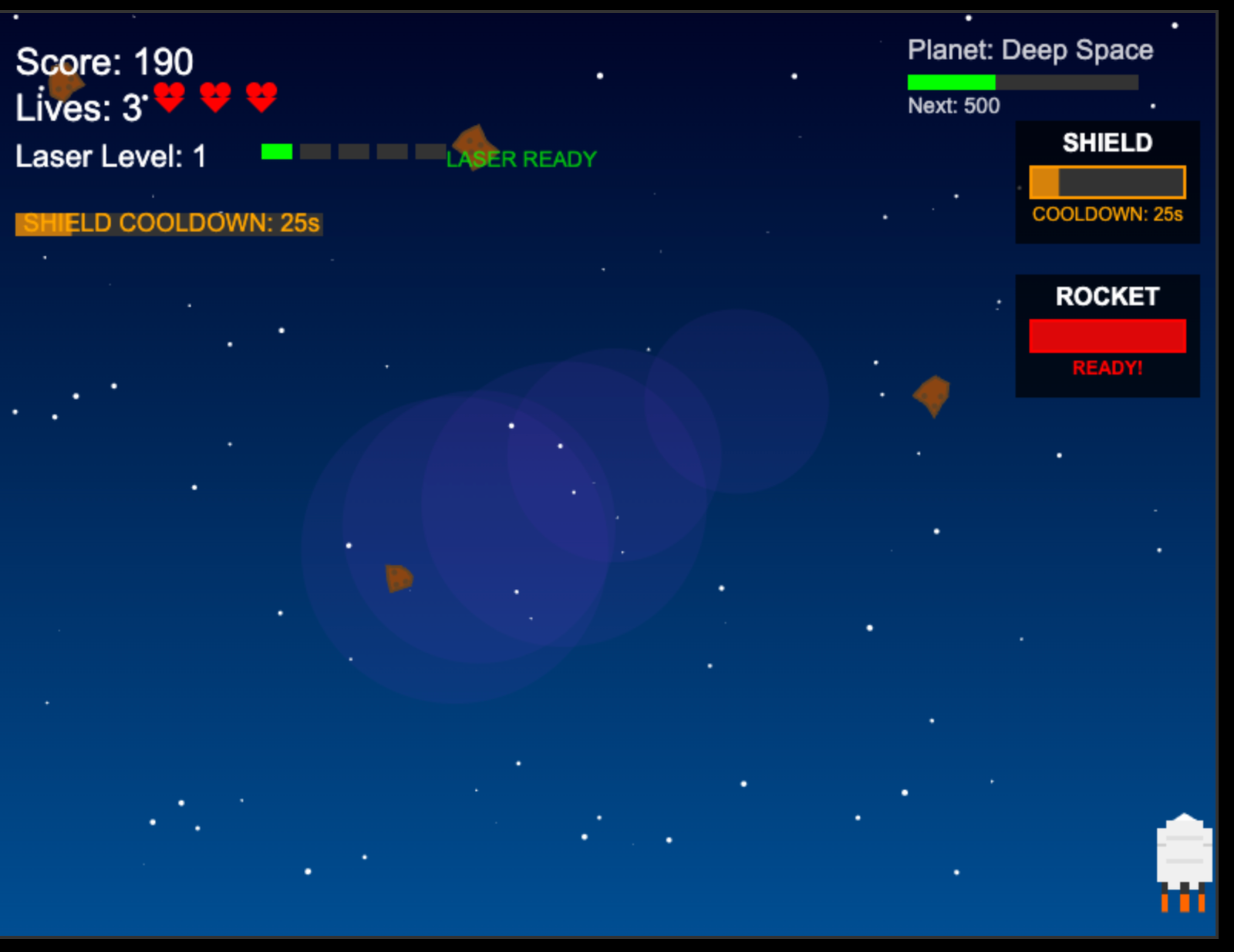Open the Planet: Deep Space indicator
Viewport: 1234px width, 952px height.
click(1030, 49)
